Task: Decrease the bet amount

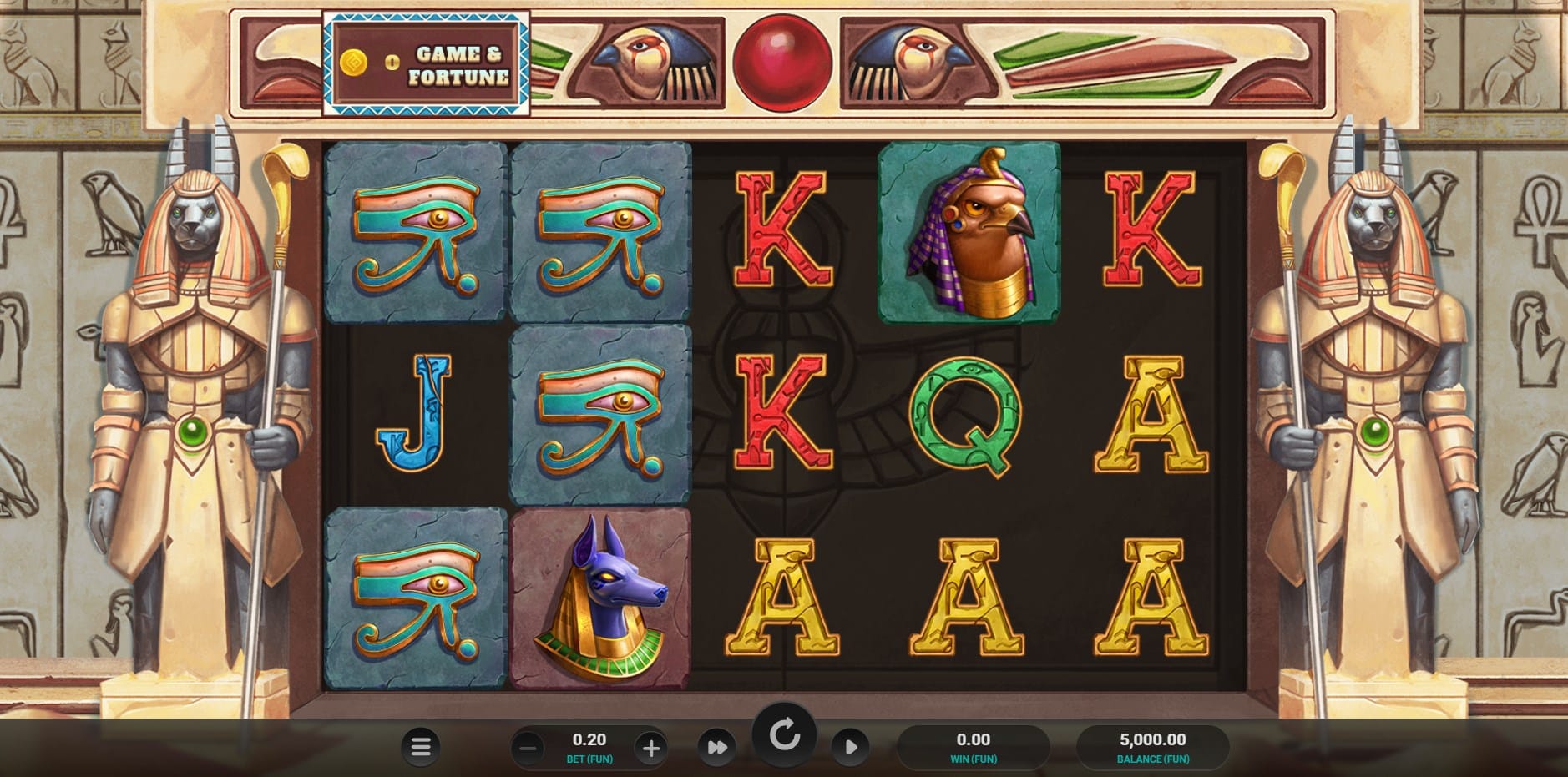Action: coord(528,748)
